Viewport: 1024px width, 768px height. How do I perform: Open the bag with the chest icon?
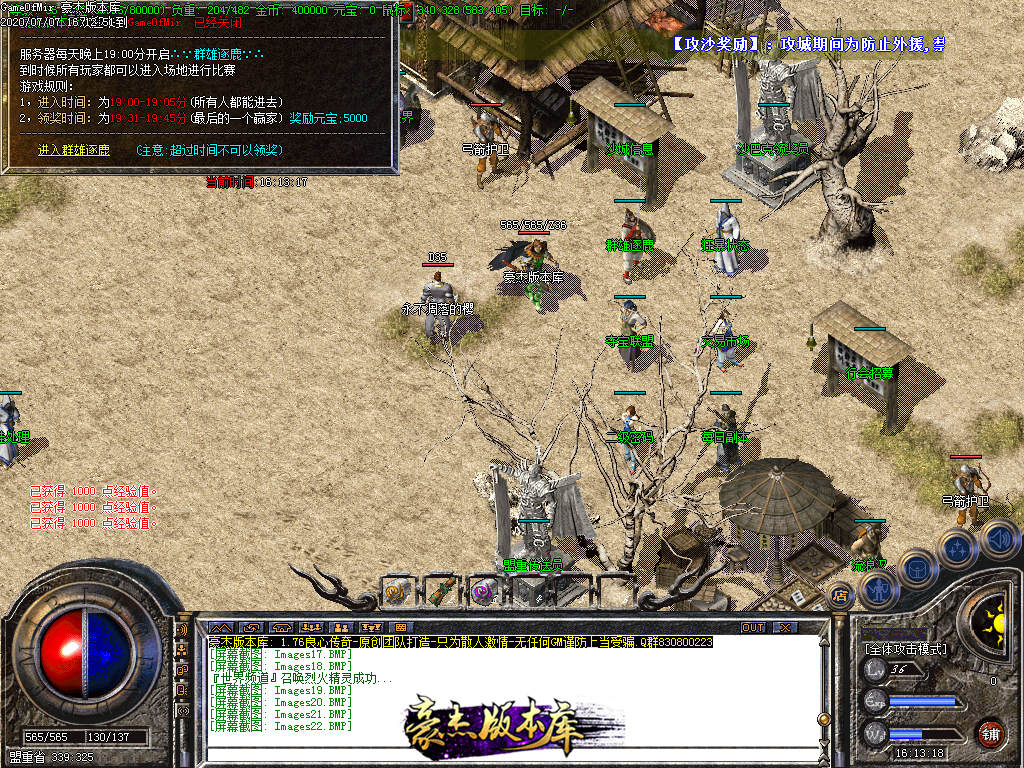(916, 567)
